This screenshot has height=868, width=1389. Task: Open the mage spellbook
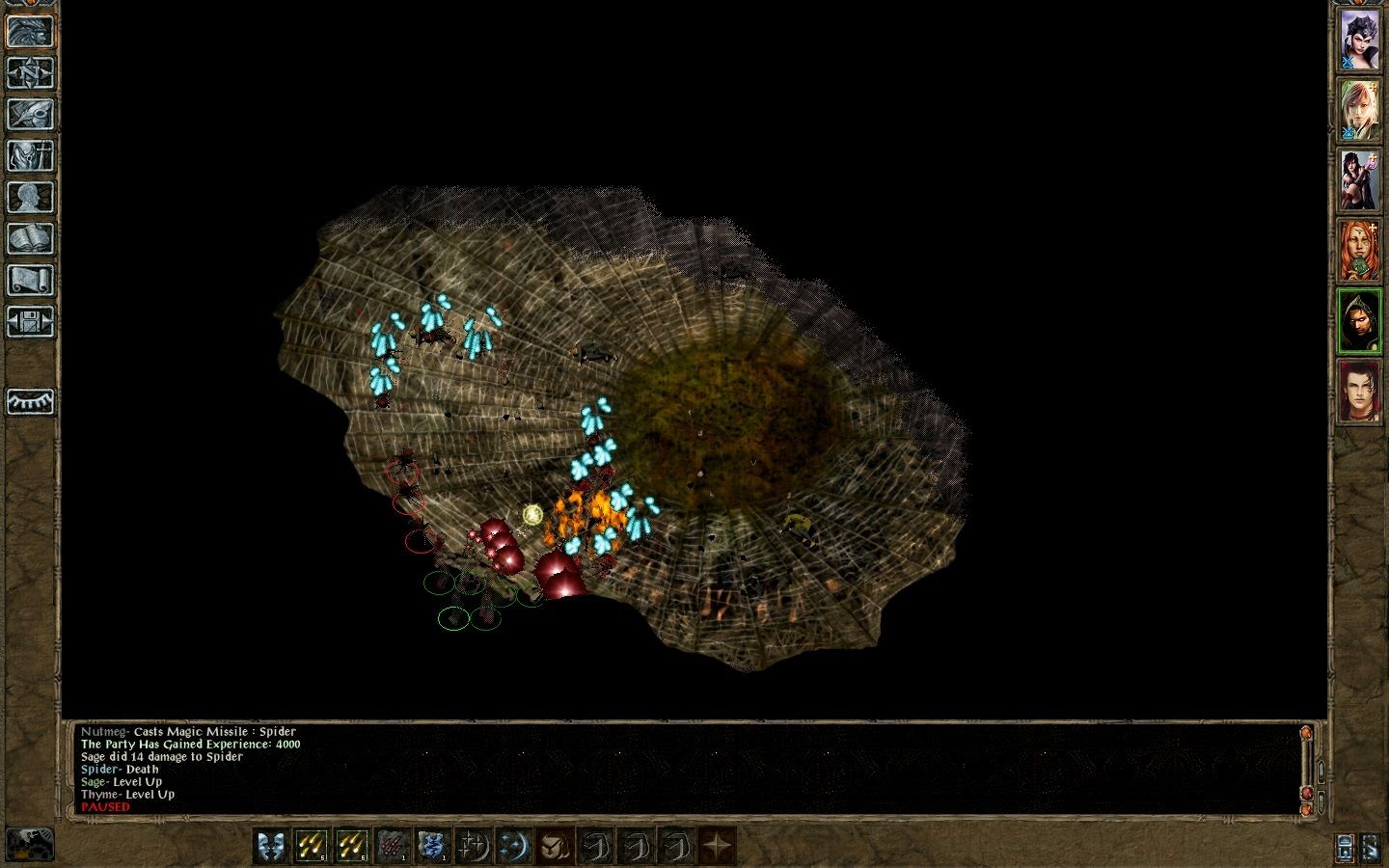pos(30,238)
